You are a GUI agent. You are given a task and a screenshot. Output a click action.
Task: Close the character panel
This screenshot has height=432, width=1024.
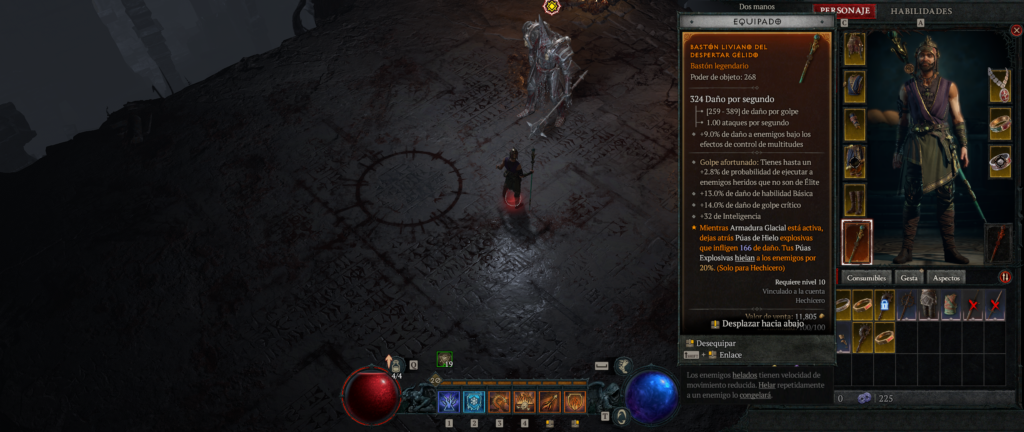click(x=1016, y=30)
